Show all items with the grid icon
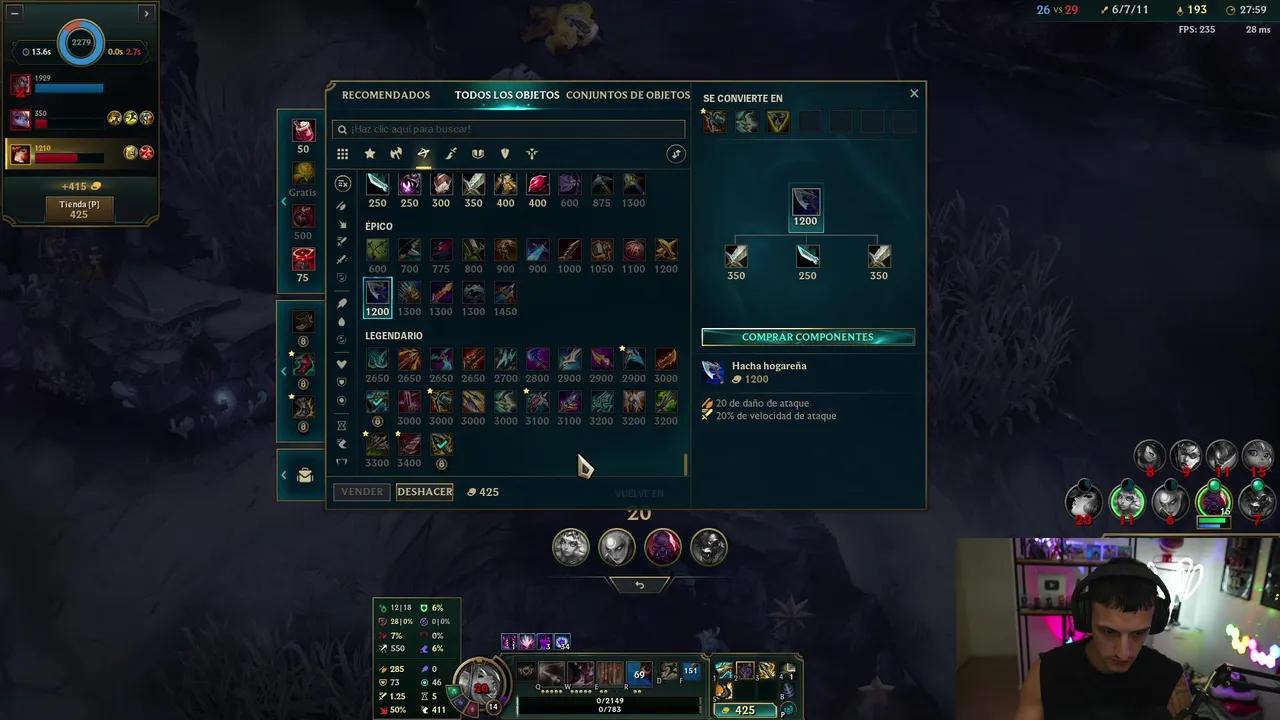This screenshot has width=1280, height=720. [342, 153]
